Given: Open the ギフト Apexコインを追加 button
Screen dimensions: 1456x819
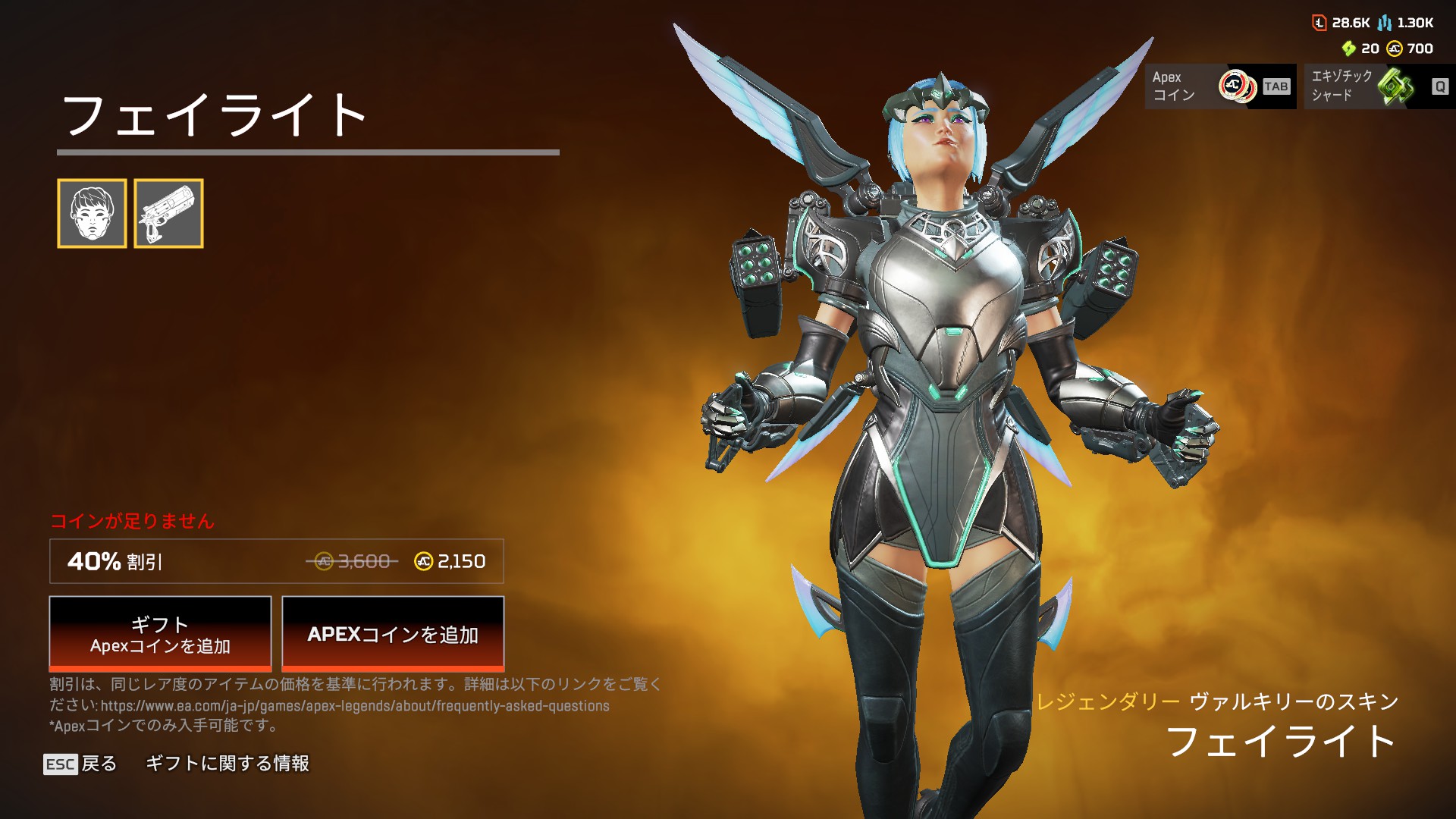Looking at the screenshot, I should point(160,633).
